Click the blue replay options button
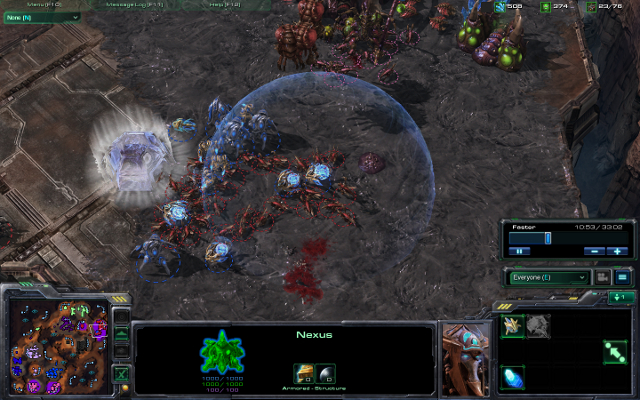This screenshot has width=640, height=400. (x=621, y=277)
